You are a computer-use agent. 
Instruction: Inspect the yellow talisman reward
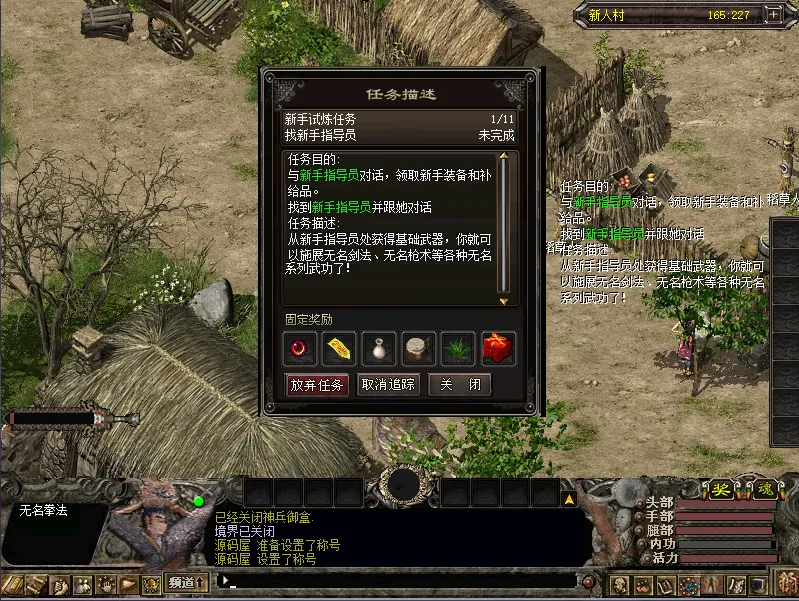[340, 348]
